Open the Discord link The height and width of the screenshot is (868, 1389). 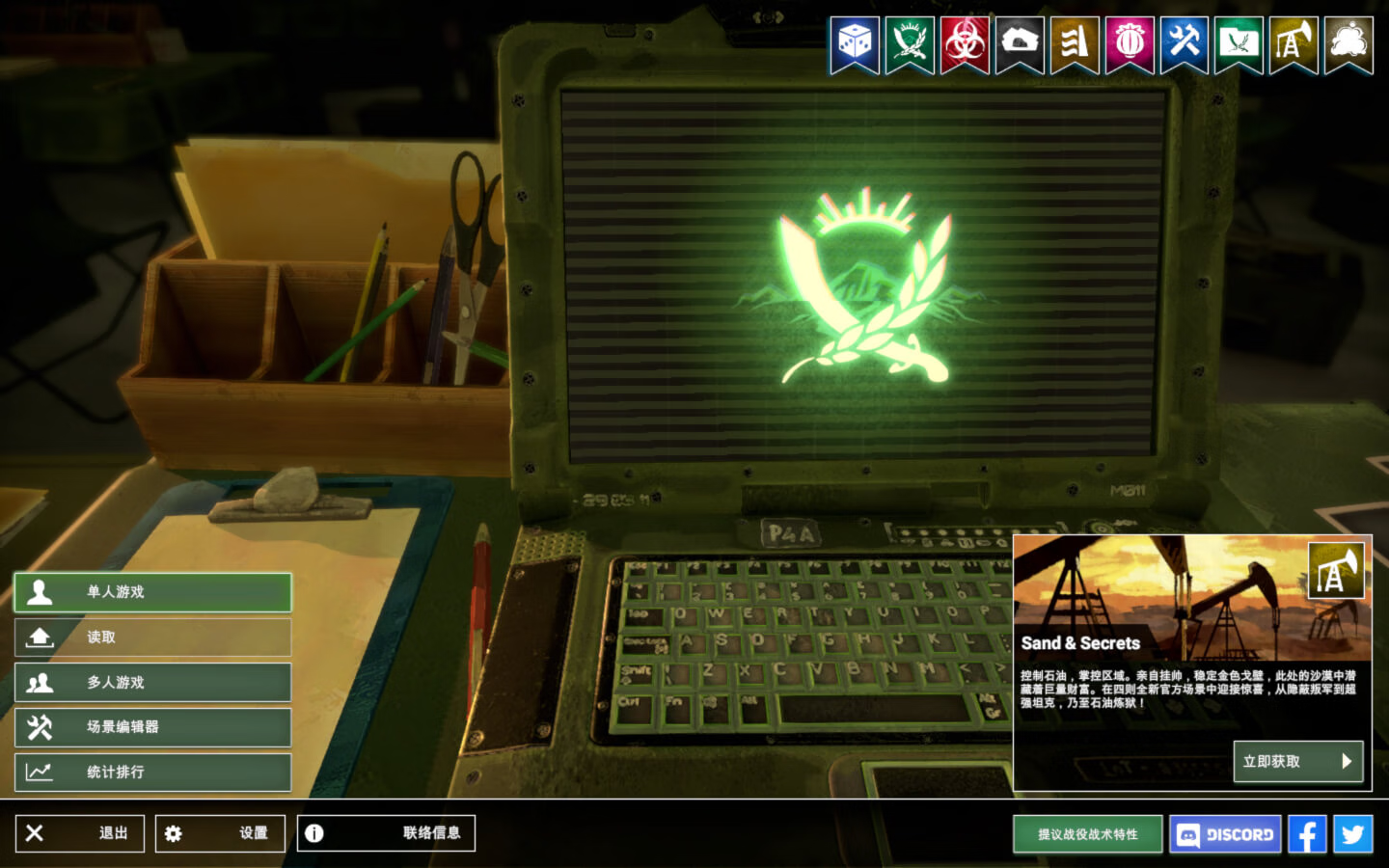pos(1225,834)
